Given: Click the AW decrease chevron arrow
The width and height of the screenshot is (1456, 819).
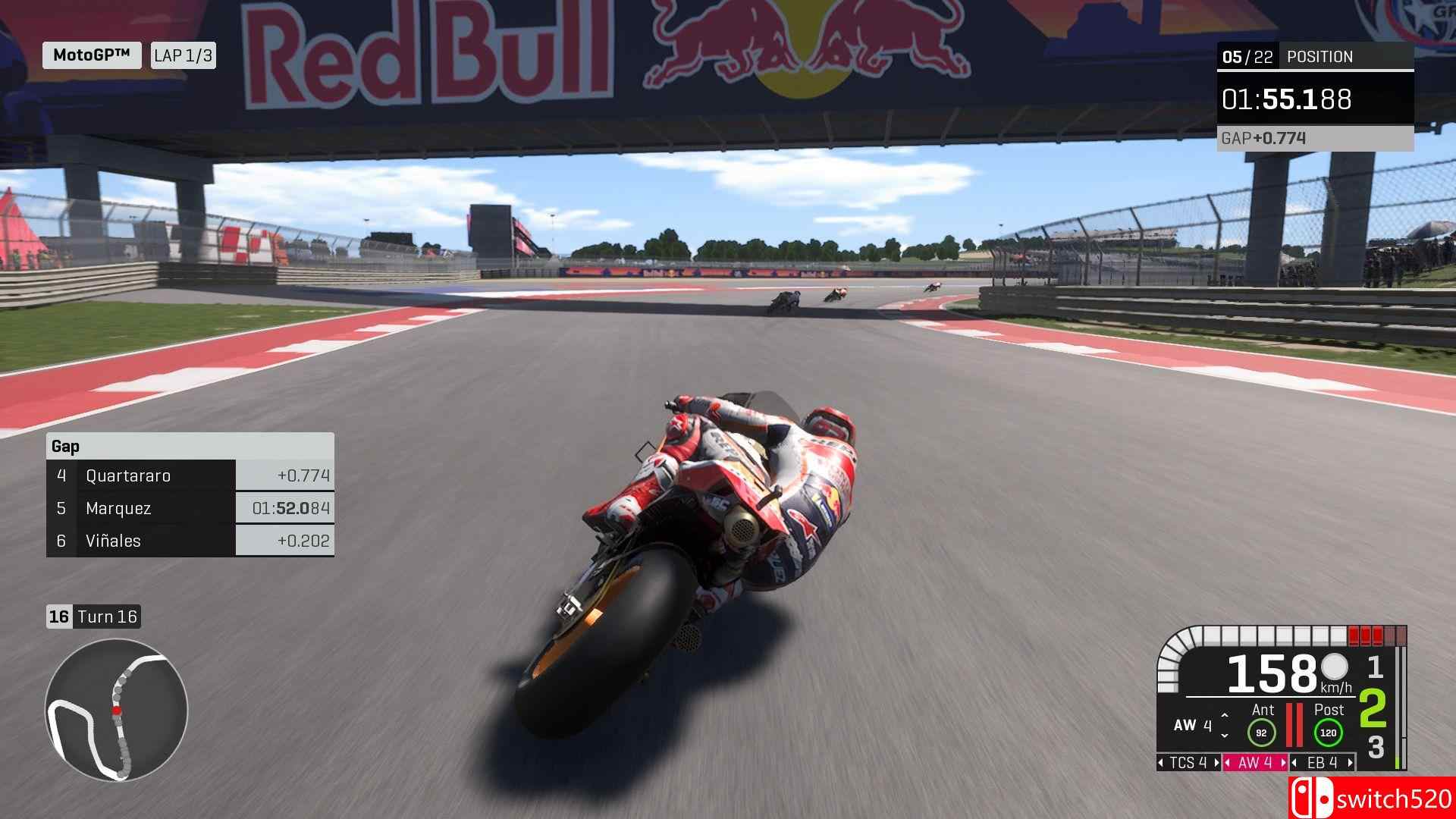Looking at the screenshot, I should [x=1224, y=736].
